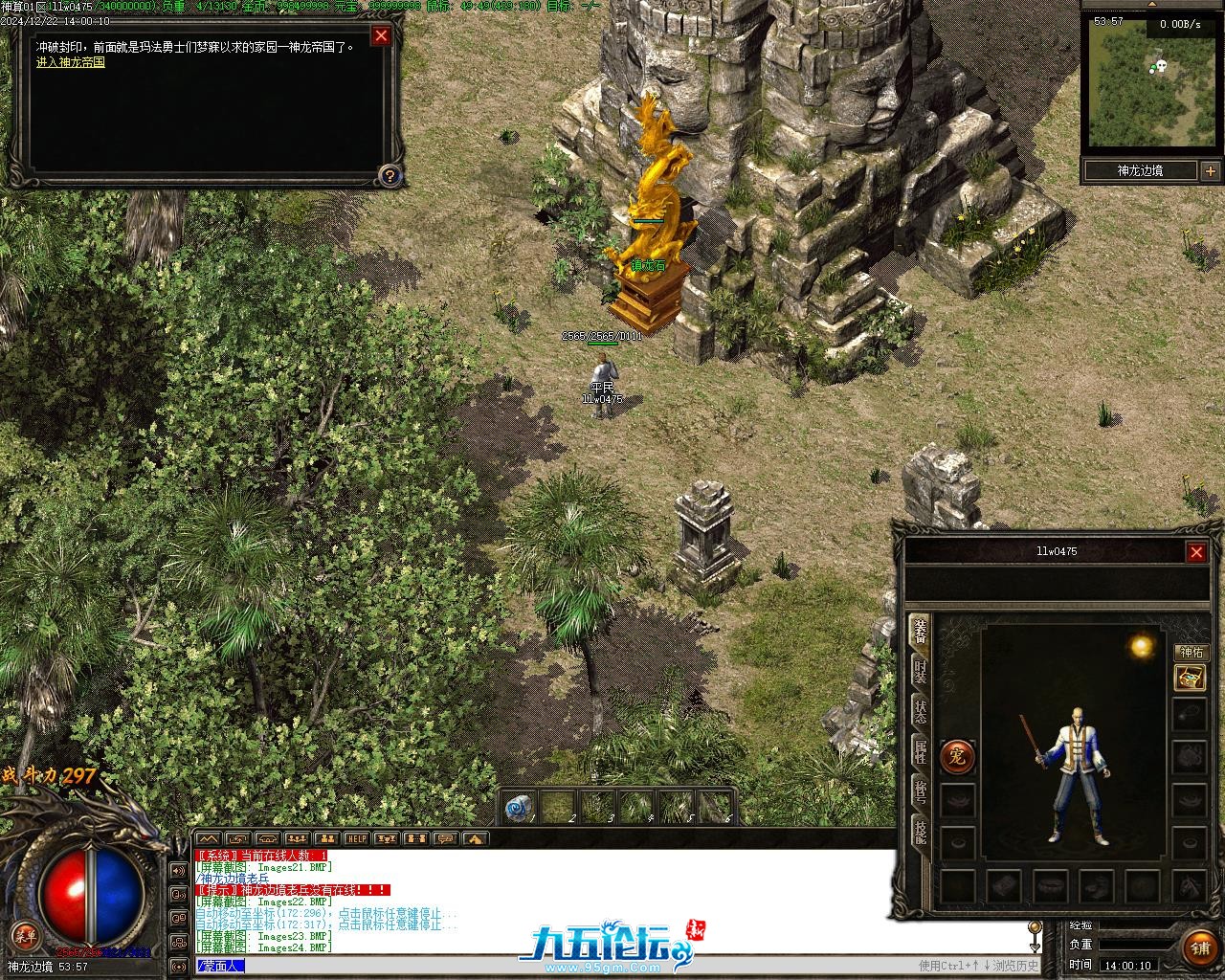Viewport: 1225px width, 980px height.
Task: Switch to the 时装 fashion tab
Action: 920,671
